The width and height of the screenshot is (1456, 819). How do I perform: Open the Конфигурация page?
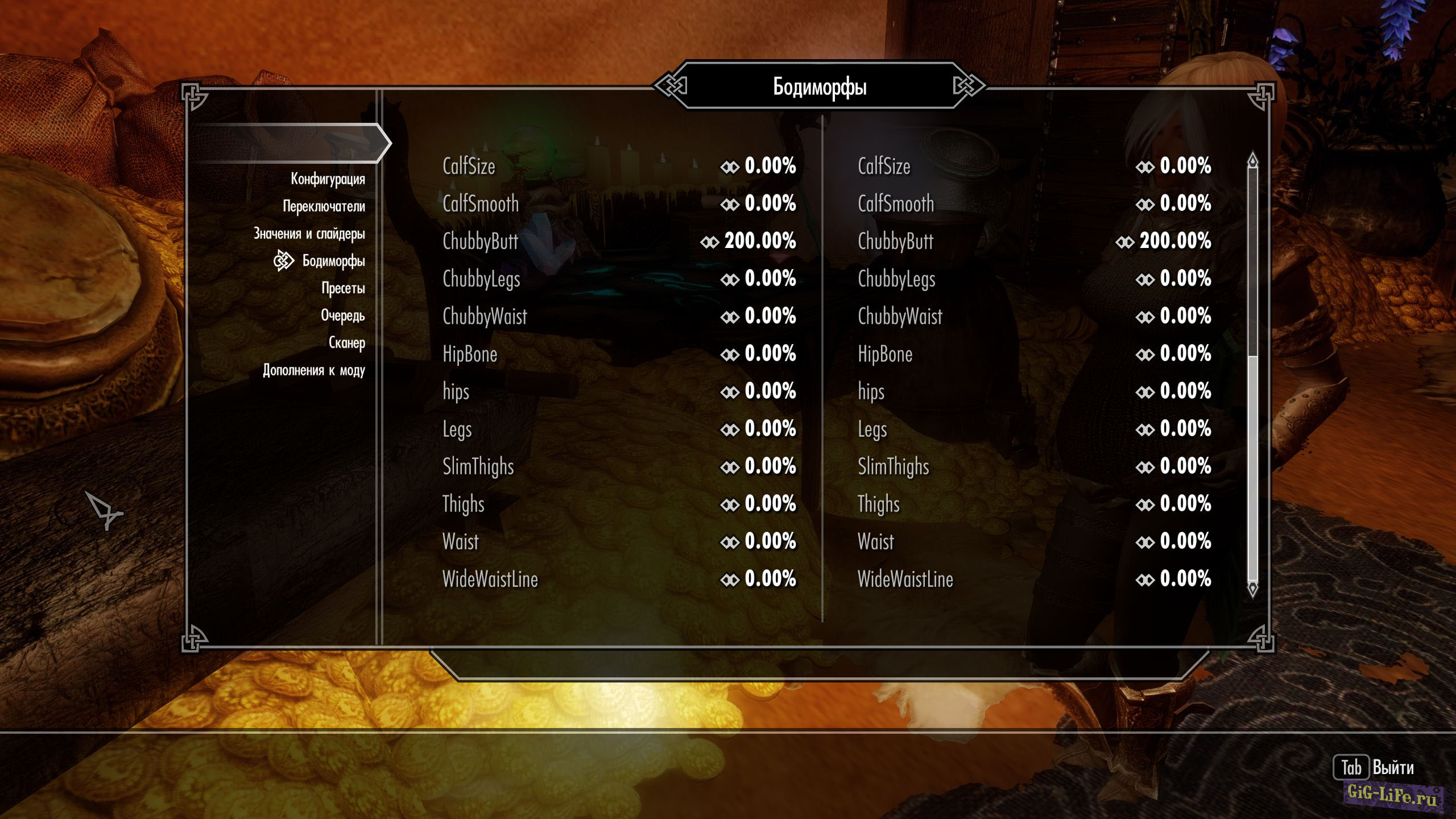click(328, 179)
